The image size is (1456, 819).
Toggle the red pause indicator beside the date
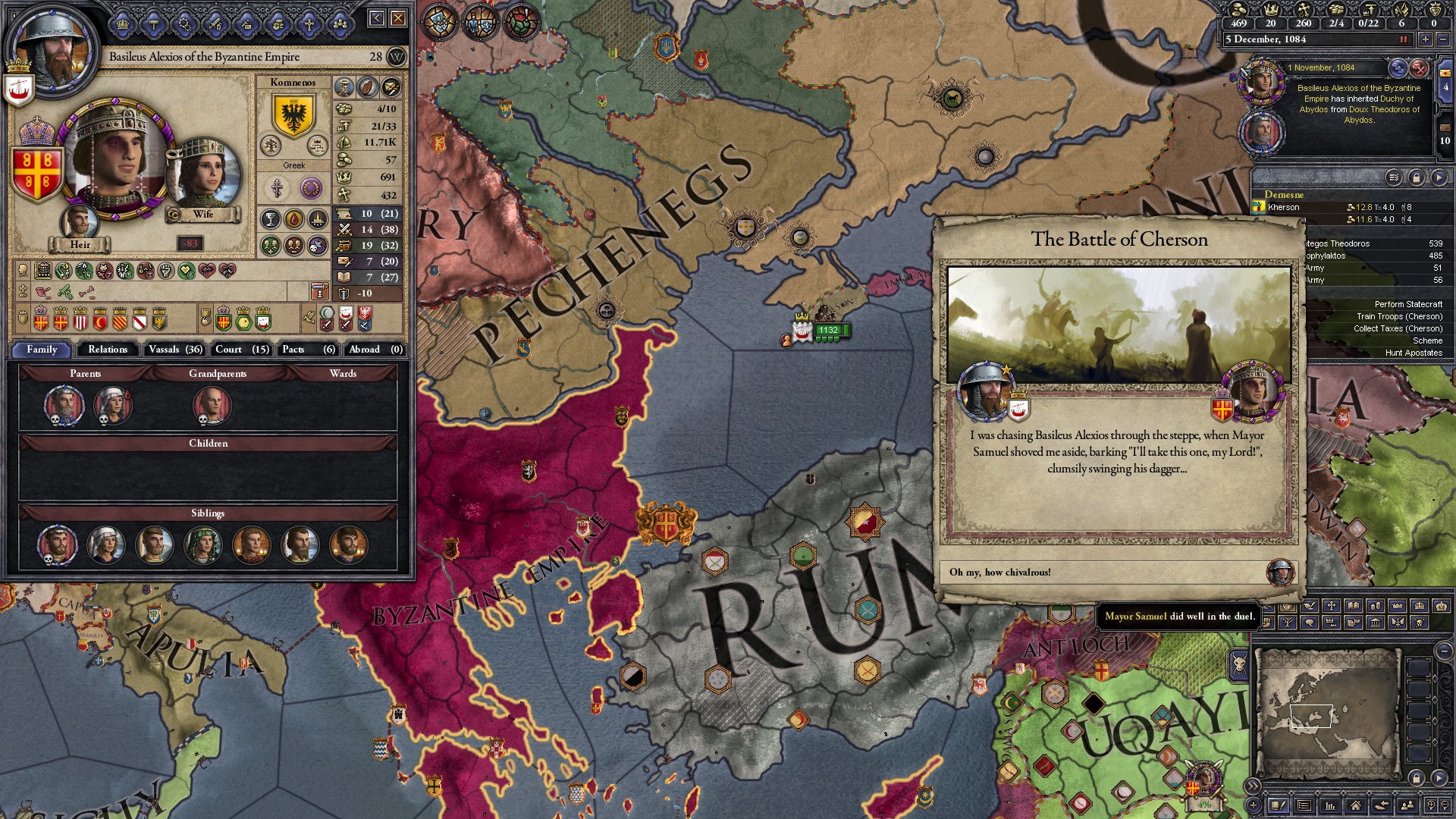(1403, 39)
